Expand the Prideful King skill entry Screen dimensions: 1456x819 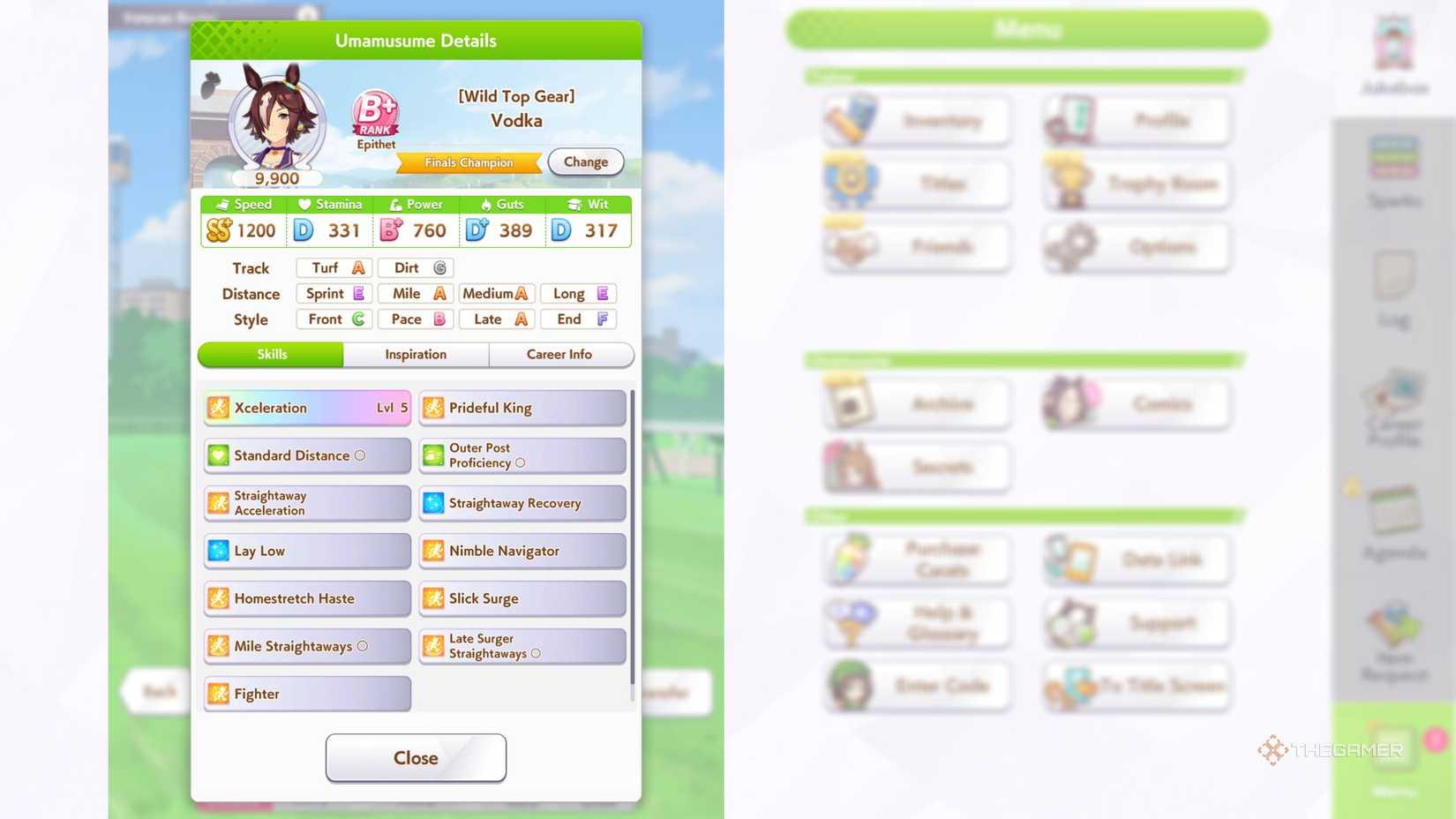point(522,407)
